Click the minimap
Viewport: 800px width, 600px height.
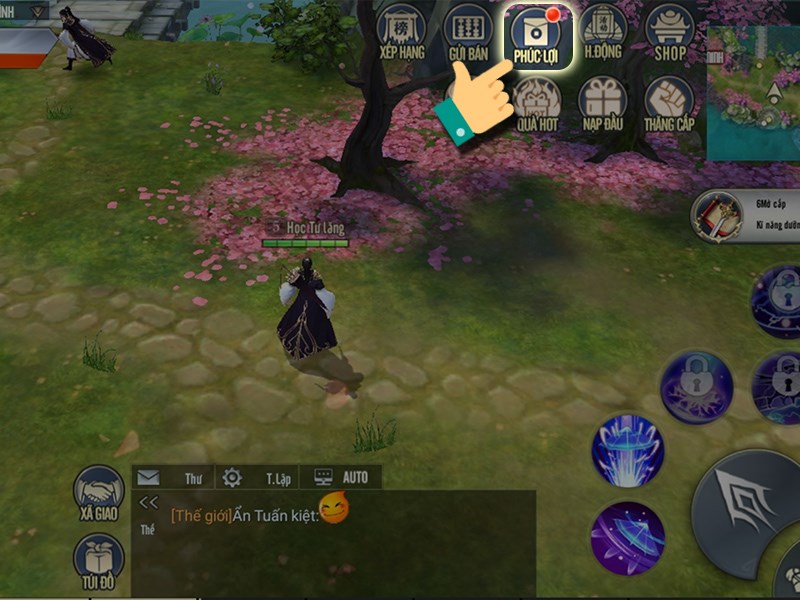755,92
